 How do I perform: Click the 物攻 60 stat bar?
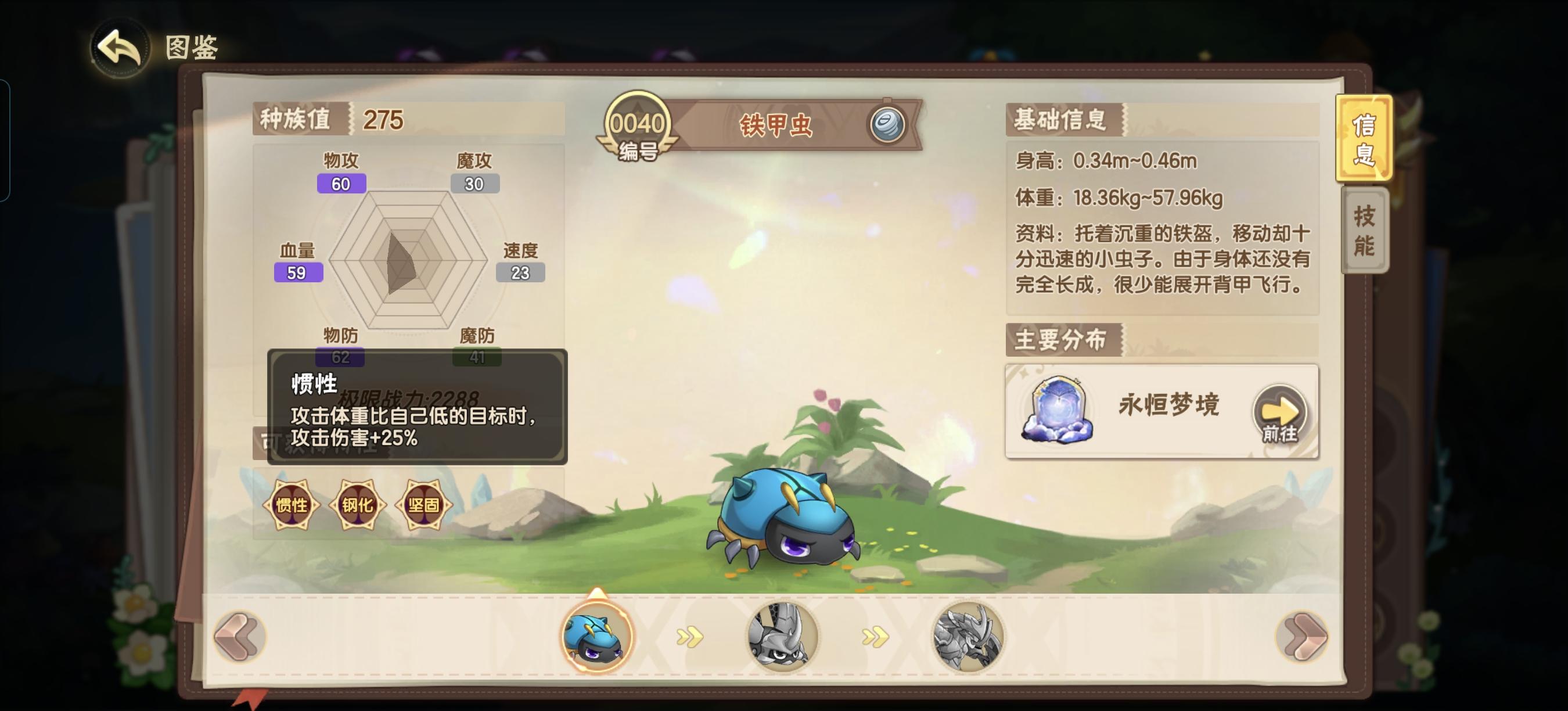341,182
